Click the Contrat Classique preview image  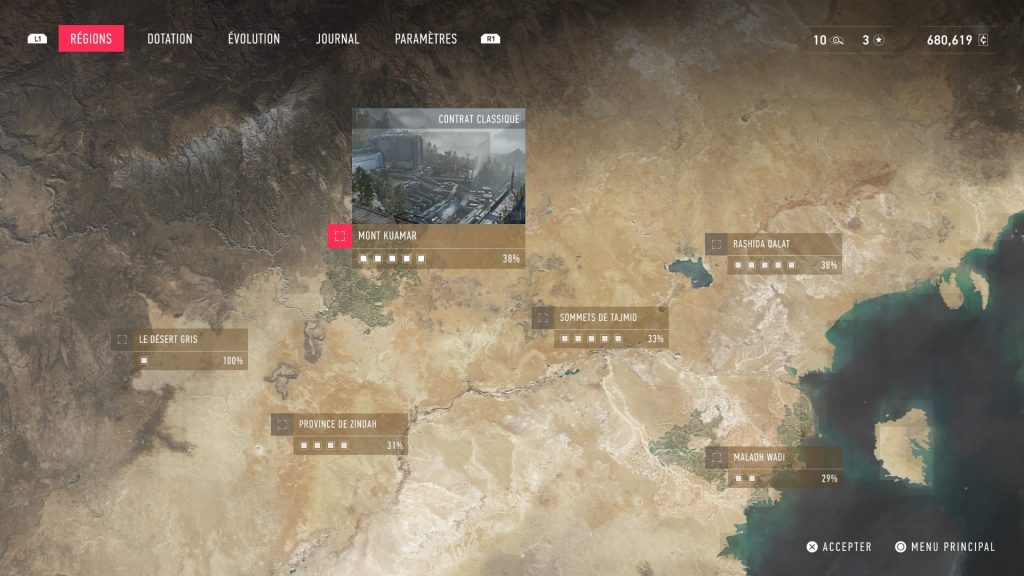pos(438,172)
